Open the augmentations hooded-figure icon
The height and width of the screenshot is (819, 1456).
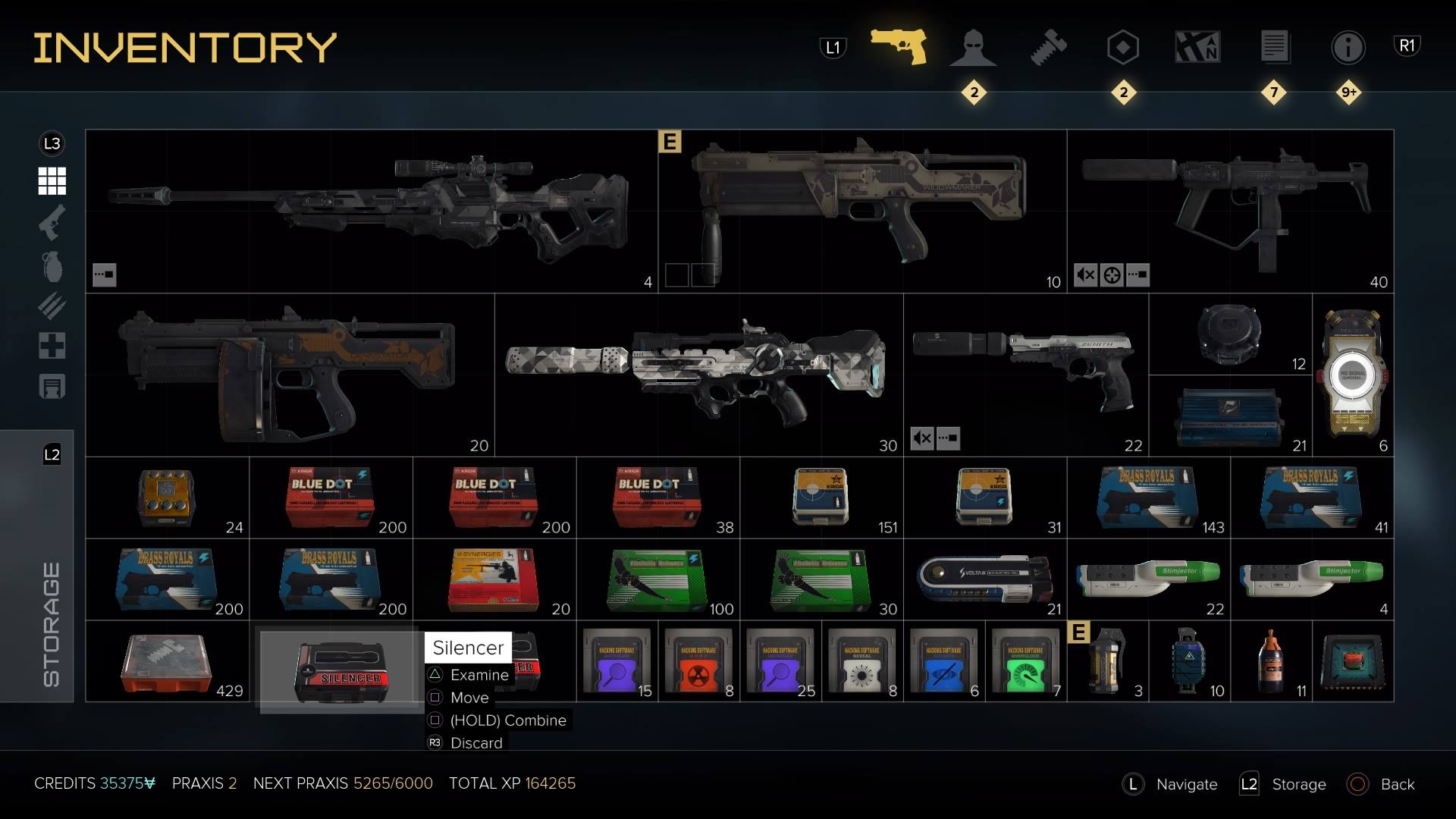coord(973,47)
